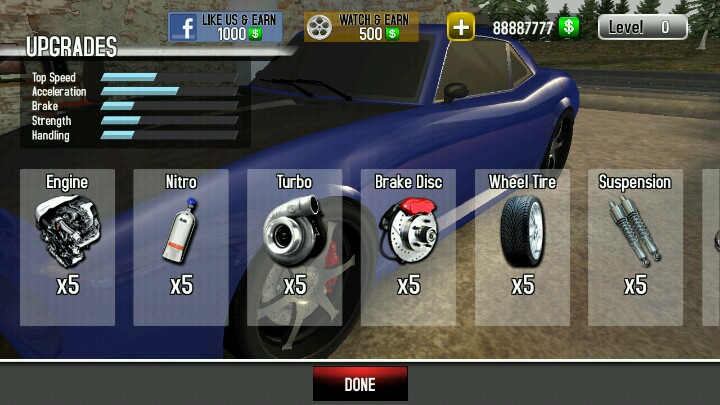The height and width of the screenshot is (405, 720).
Task: Tap Watch & Earn 500 button
Action: pyautogui.click(x=361, y=26)
